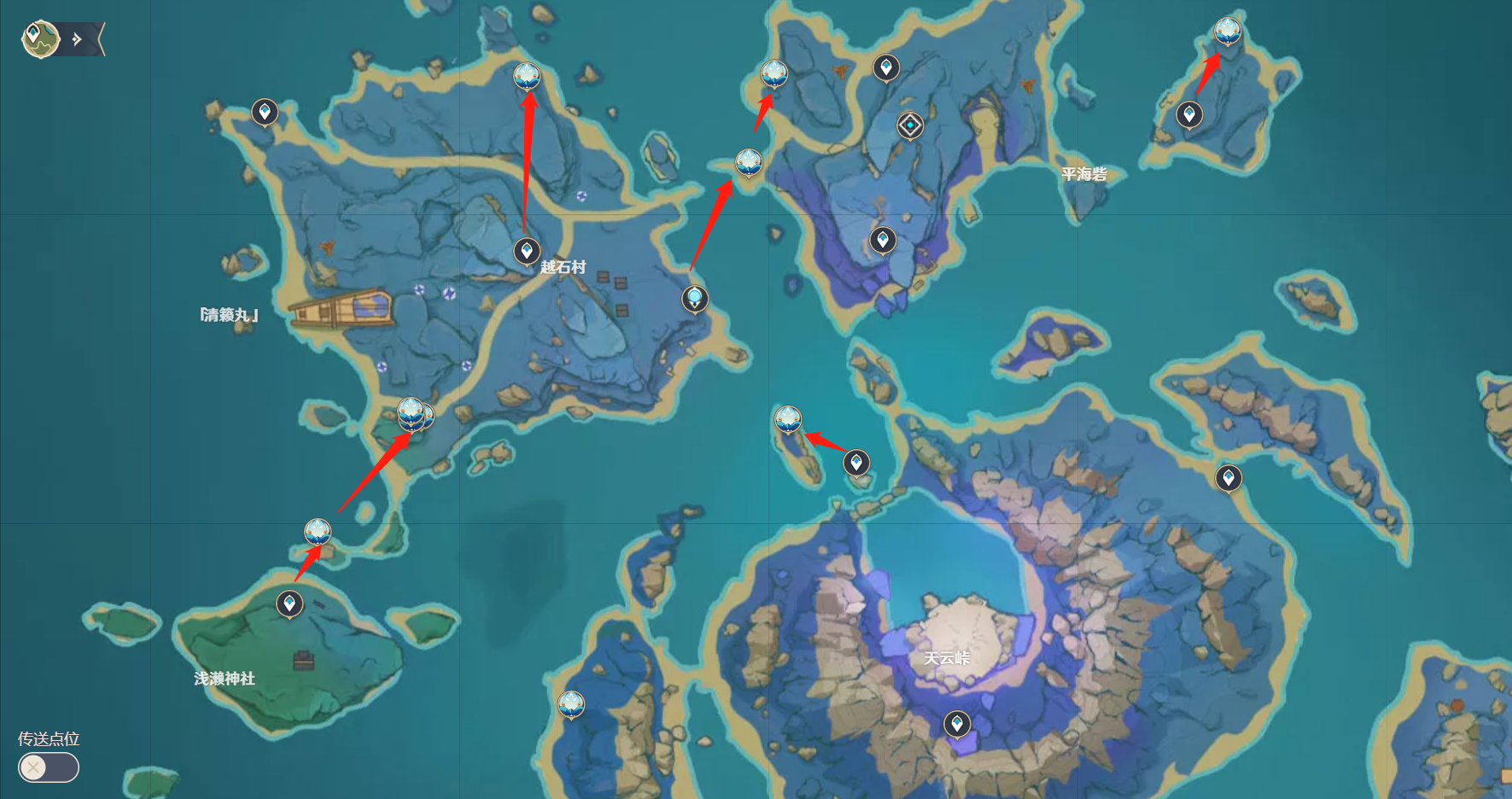This screenshot has width=1512, height=799.
Task: Select the Statue of the Seven marker
Action: tap(695, 299)
